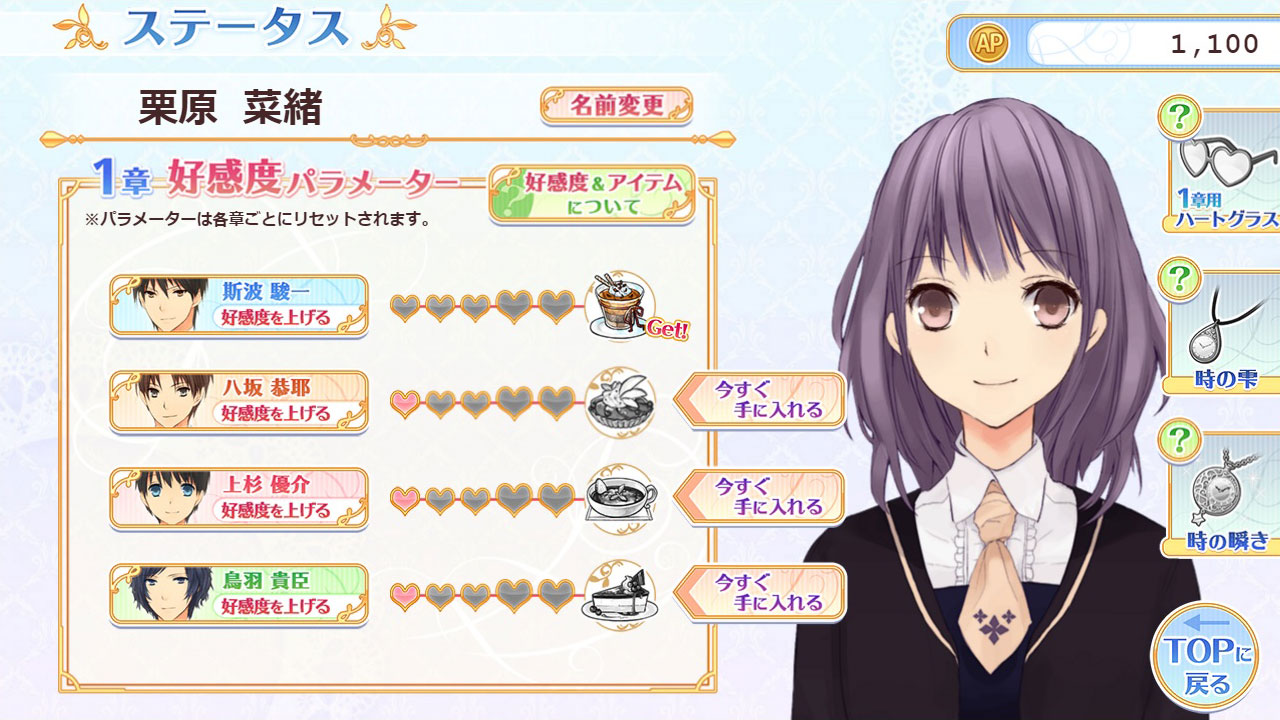
Task: Click the 名前変更 name change button
Action: pos(616,105)
